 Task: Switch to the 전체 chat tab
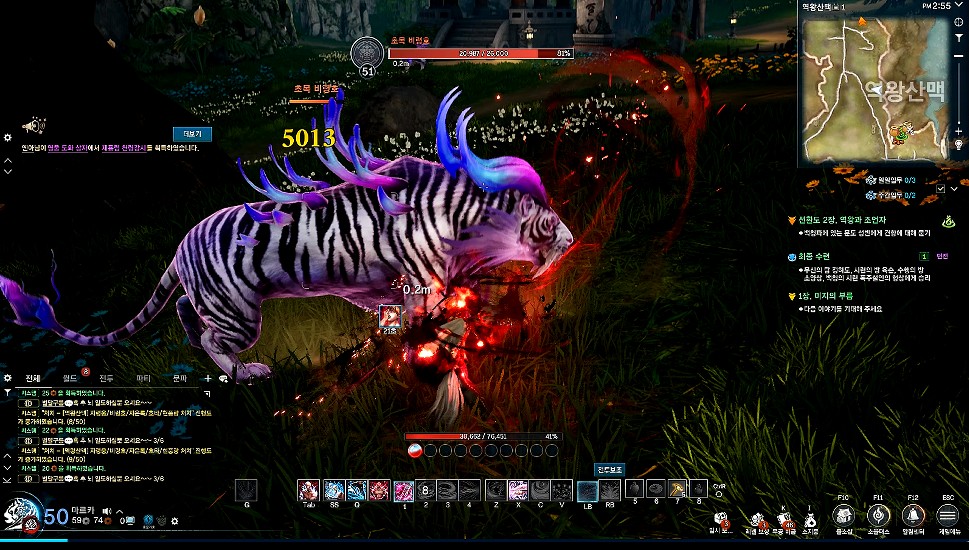[33, 378]
